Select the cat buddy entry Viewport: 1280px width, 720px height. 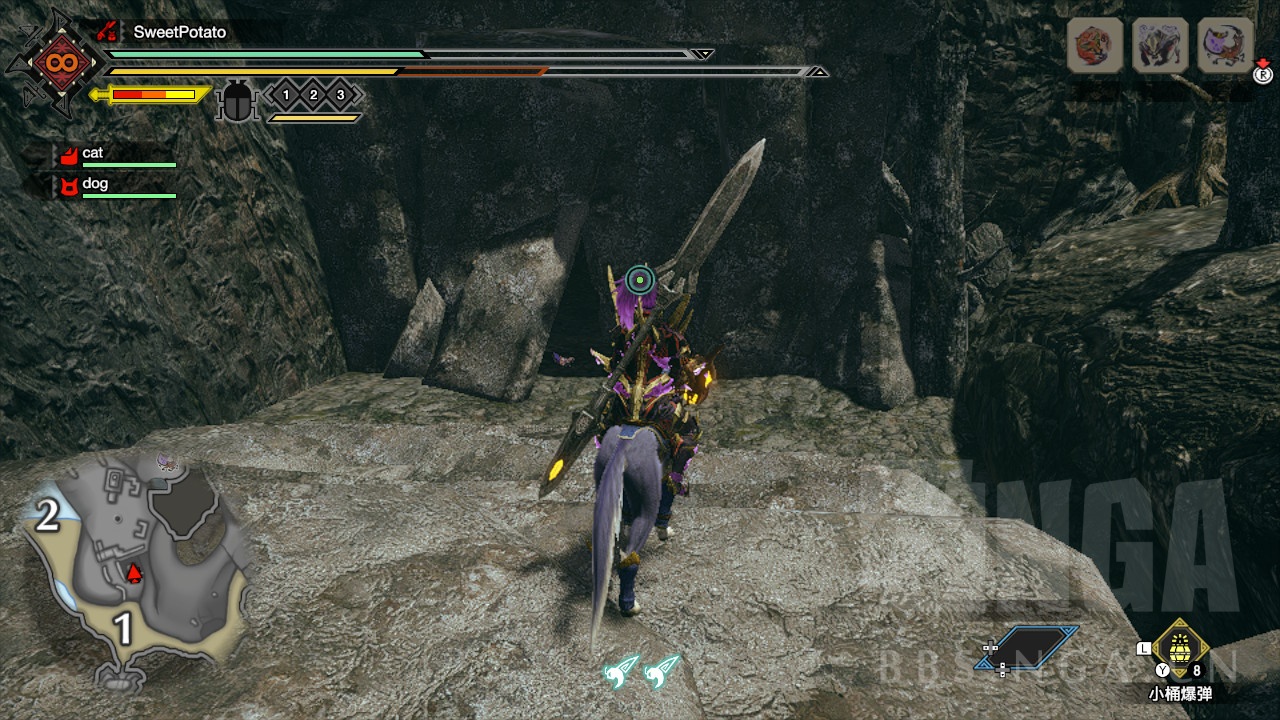coord(92,154)
